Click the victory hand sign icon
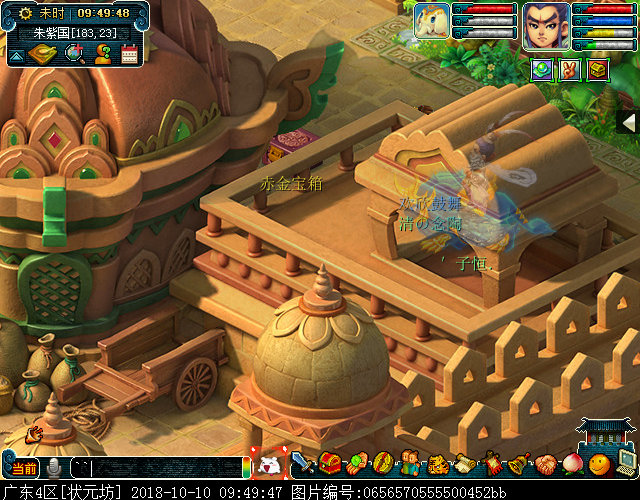The image size is (640, 500). 570,69
